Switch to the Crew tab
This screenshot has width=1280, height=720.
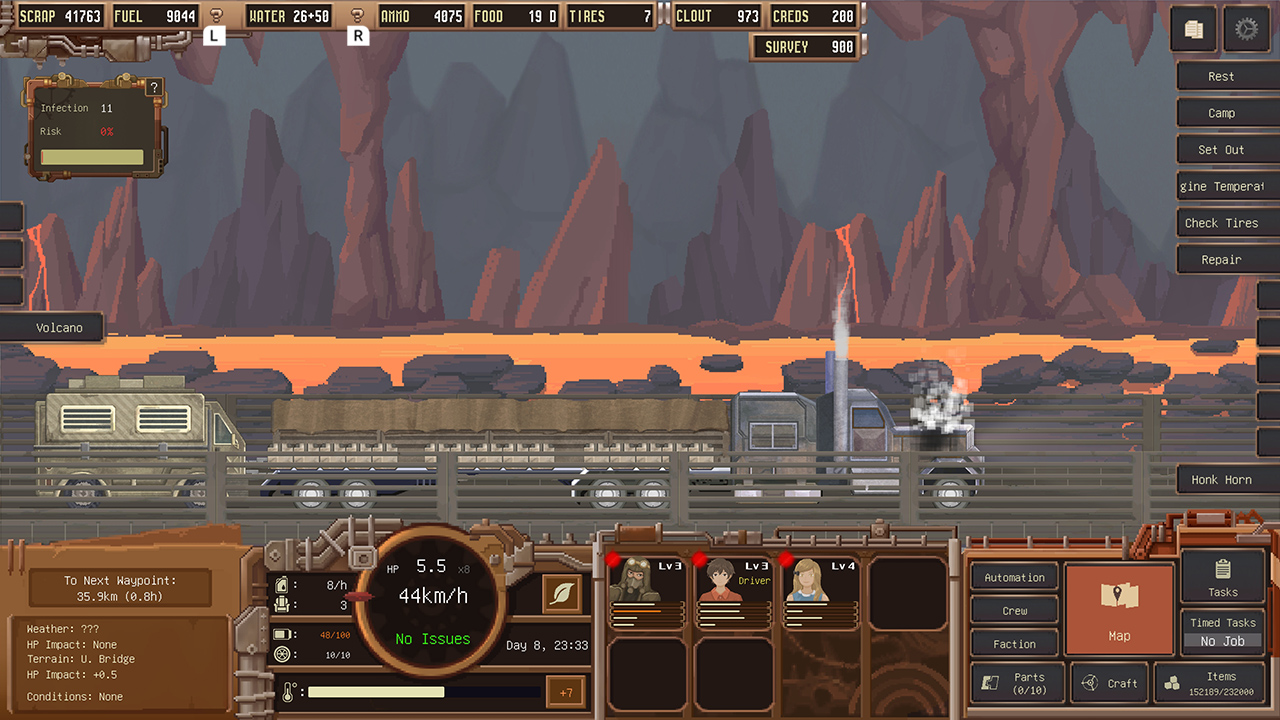(x=1013, y=610)
